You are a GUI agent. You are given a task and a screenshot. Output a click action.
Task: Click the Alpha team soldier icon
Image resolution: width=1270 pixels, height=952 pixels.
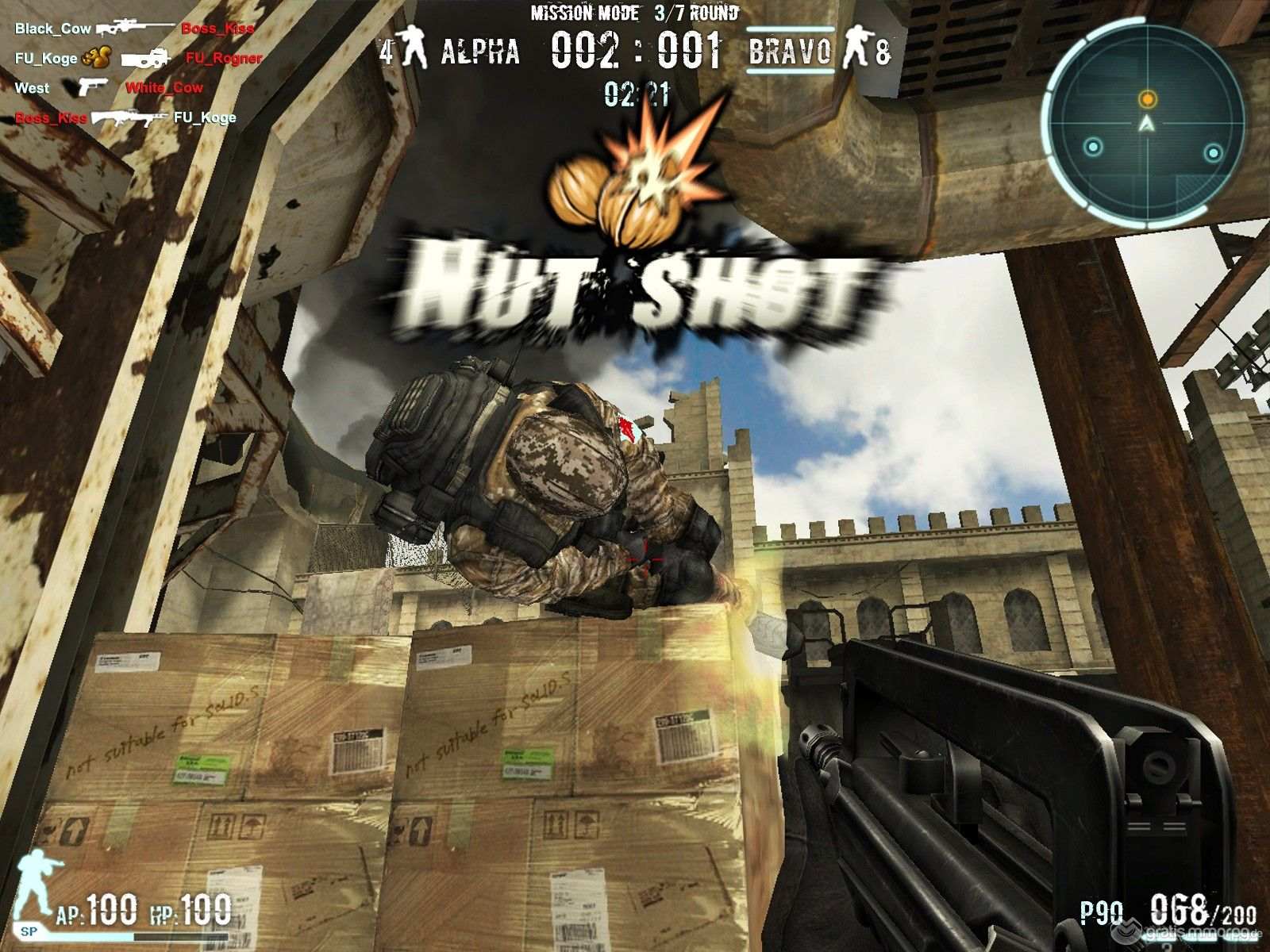[411, 48]
